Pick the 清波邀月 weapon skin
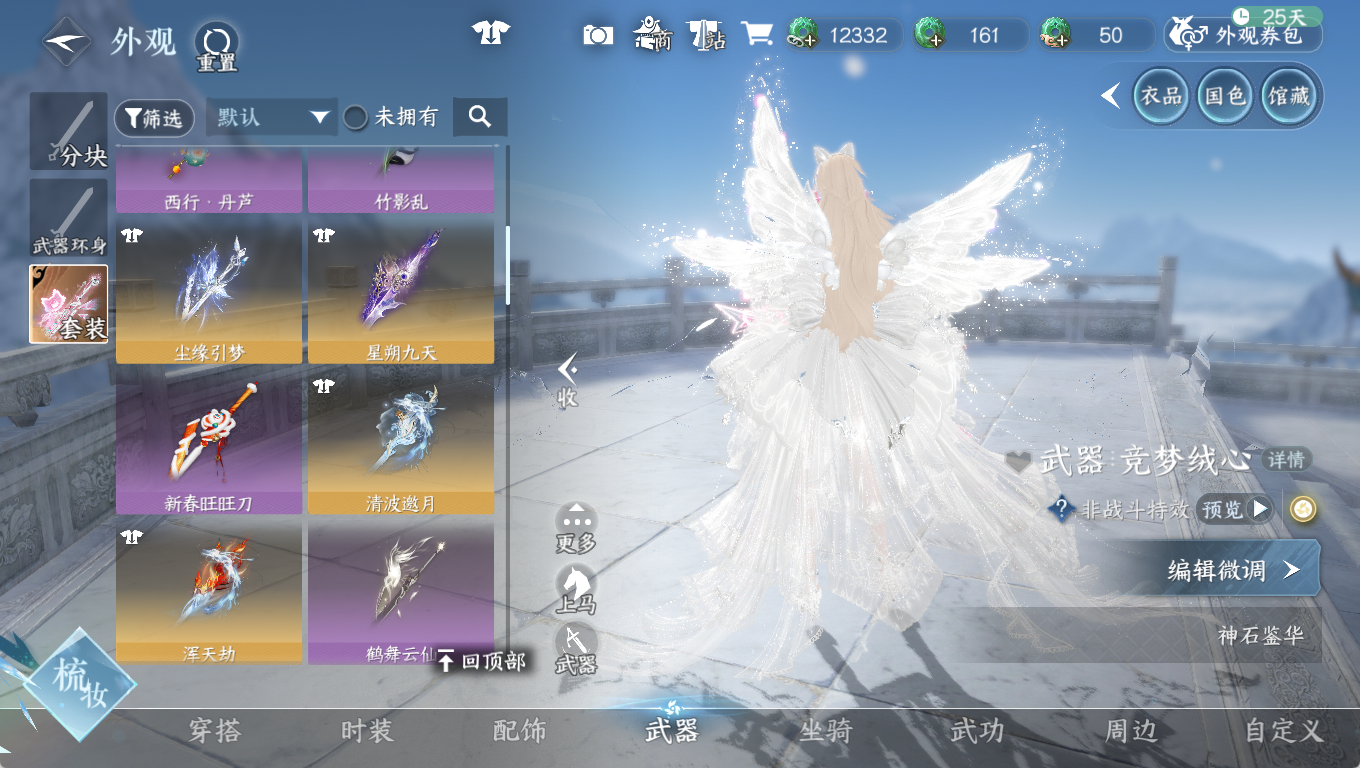1360x768 pixels. 401,441
